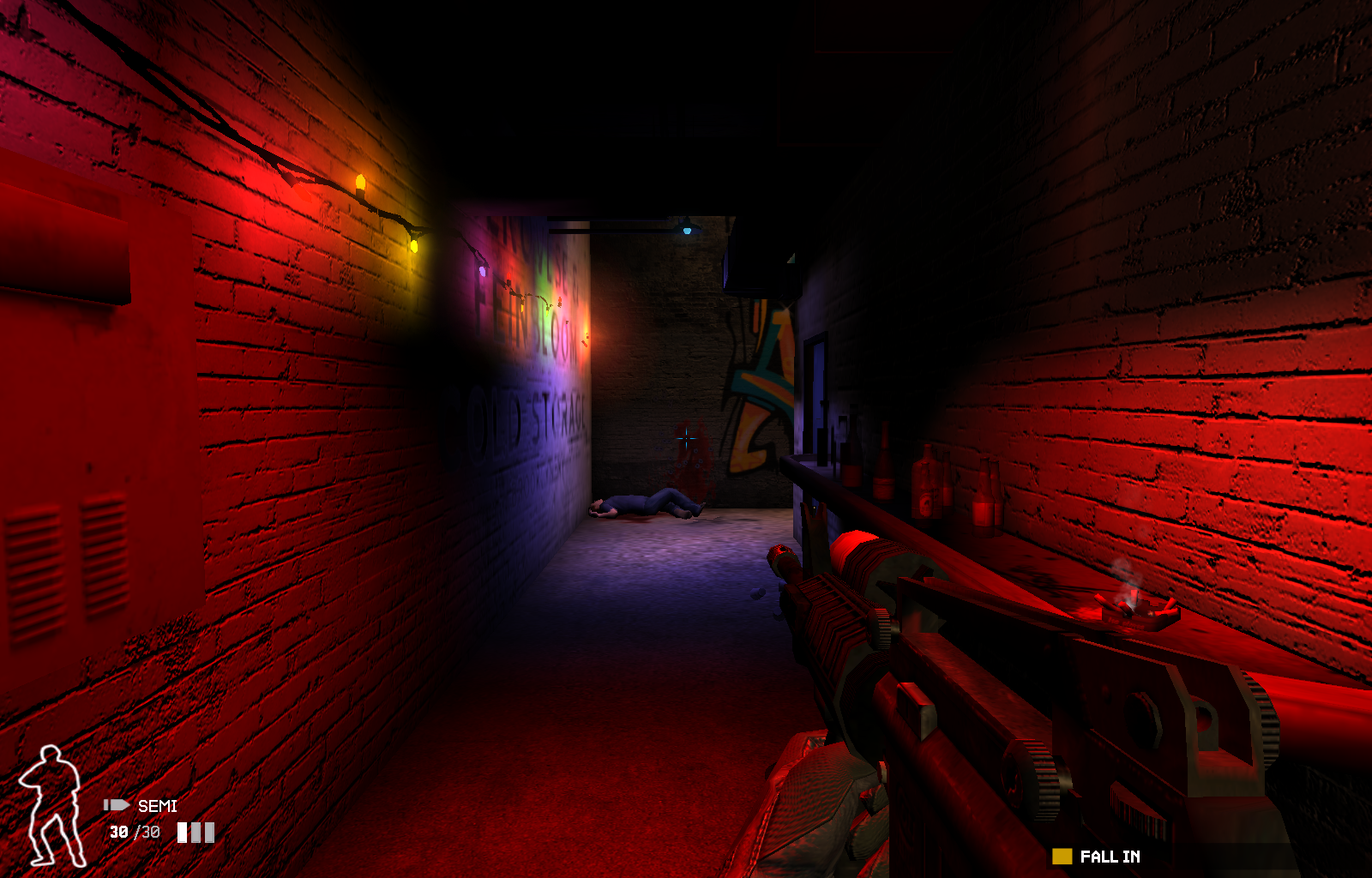Click the yellow command square before FALL IN
The height and width of the screenshot is (878, 1372).
coord(1062,856)
